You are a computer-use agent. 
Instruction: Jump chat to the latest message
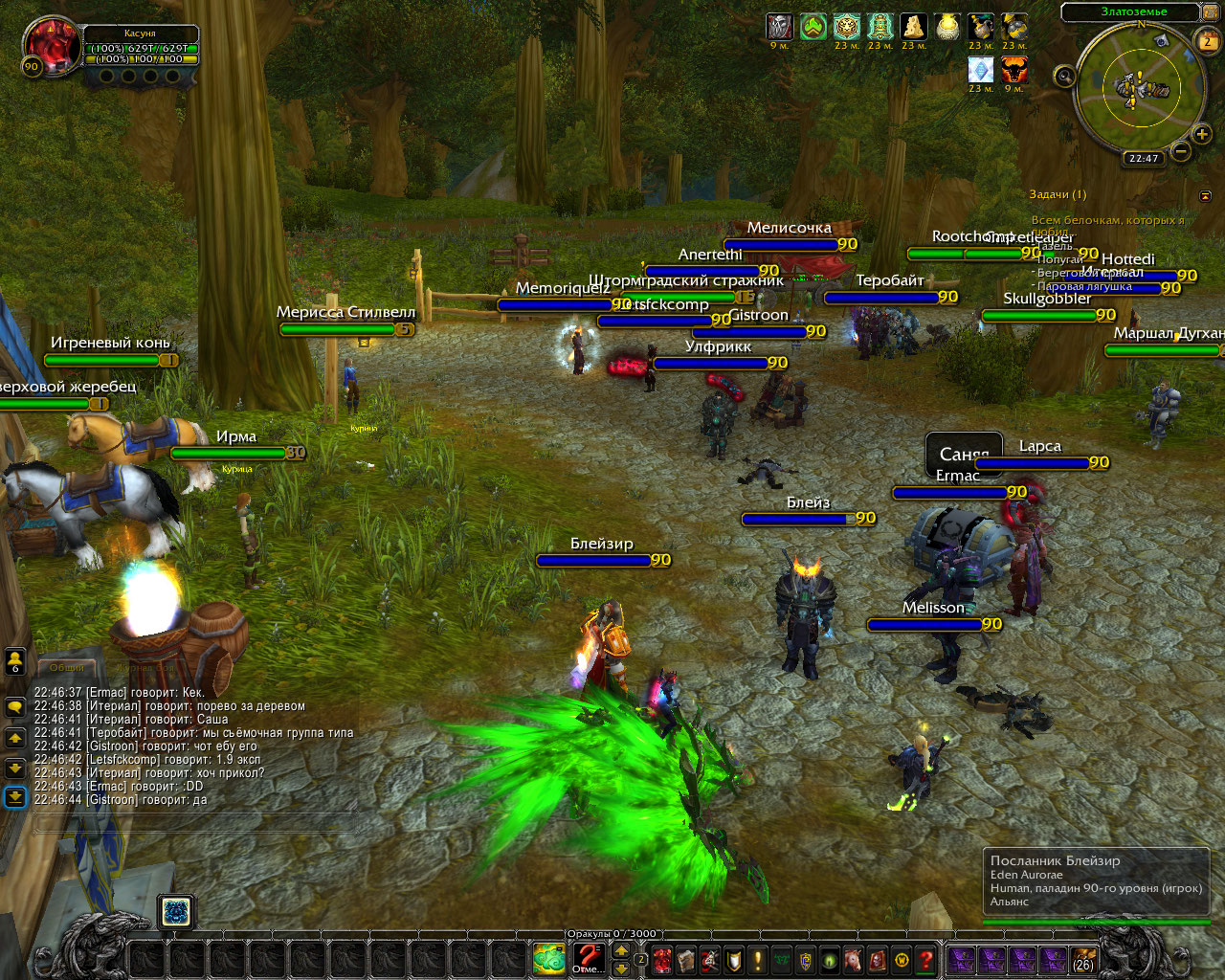click(x=15, y=796)
